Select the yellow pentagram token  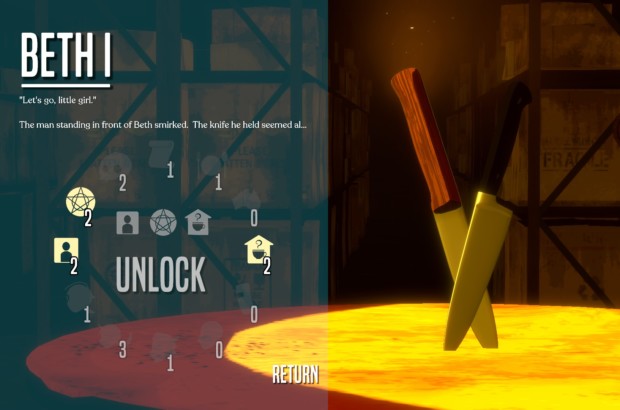pyautogui.click(x=79, y=202)
